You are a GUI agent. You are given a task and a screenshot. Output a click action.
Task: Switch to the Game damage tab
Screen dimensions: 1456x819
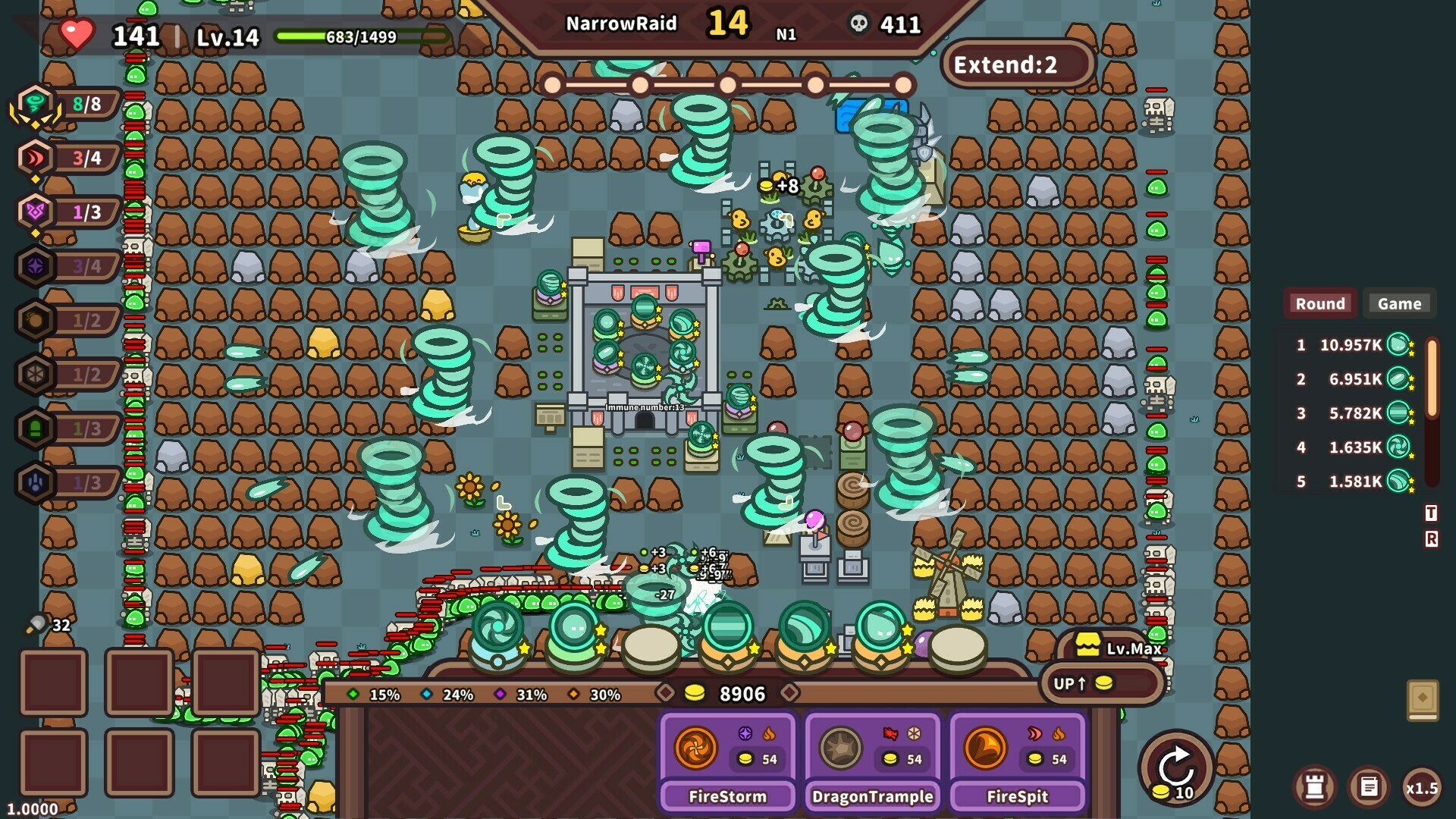pos(1399,303)
